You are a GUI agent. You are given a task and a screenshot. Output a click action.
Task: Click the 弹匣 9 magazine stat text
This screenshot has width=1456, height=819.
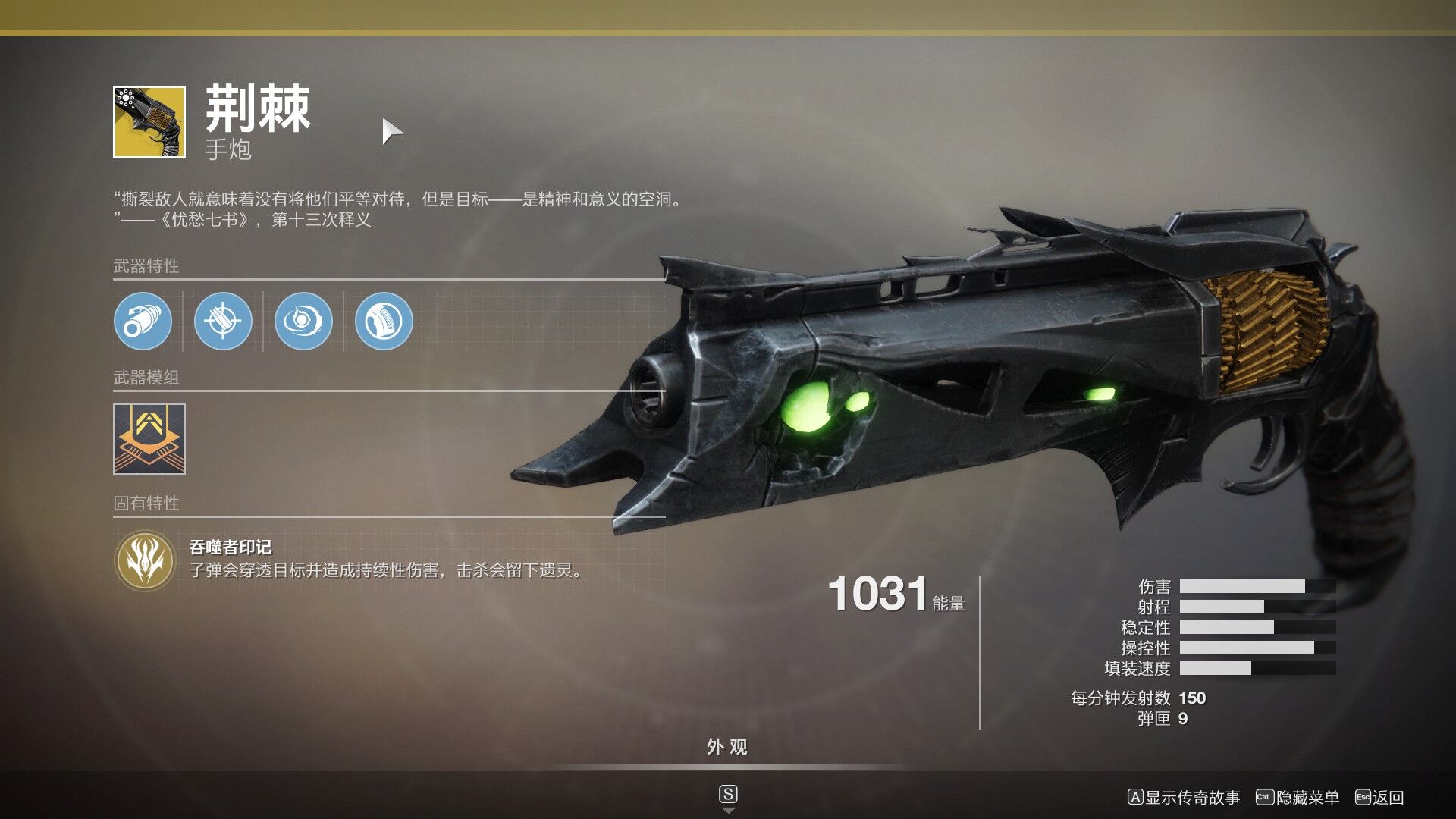coord(1160,719)
